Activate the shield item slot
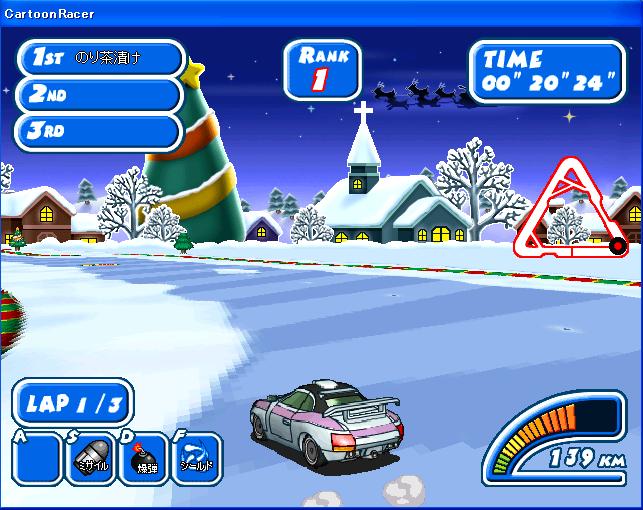Screen dimensions: 643x510 pyautogui.click(x=195, y=457)
